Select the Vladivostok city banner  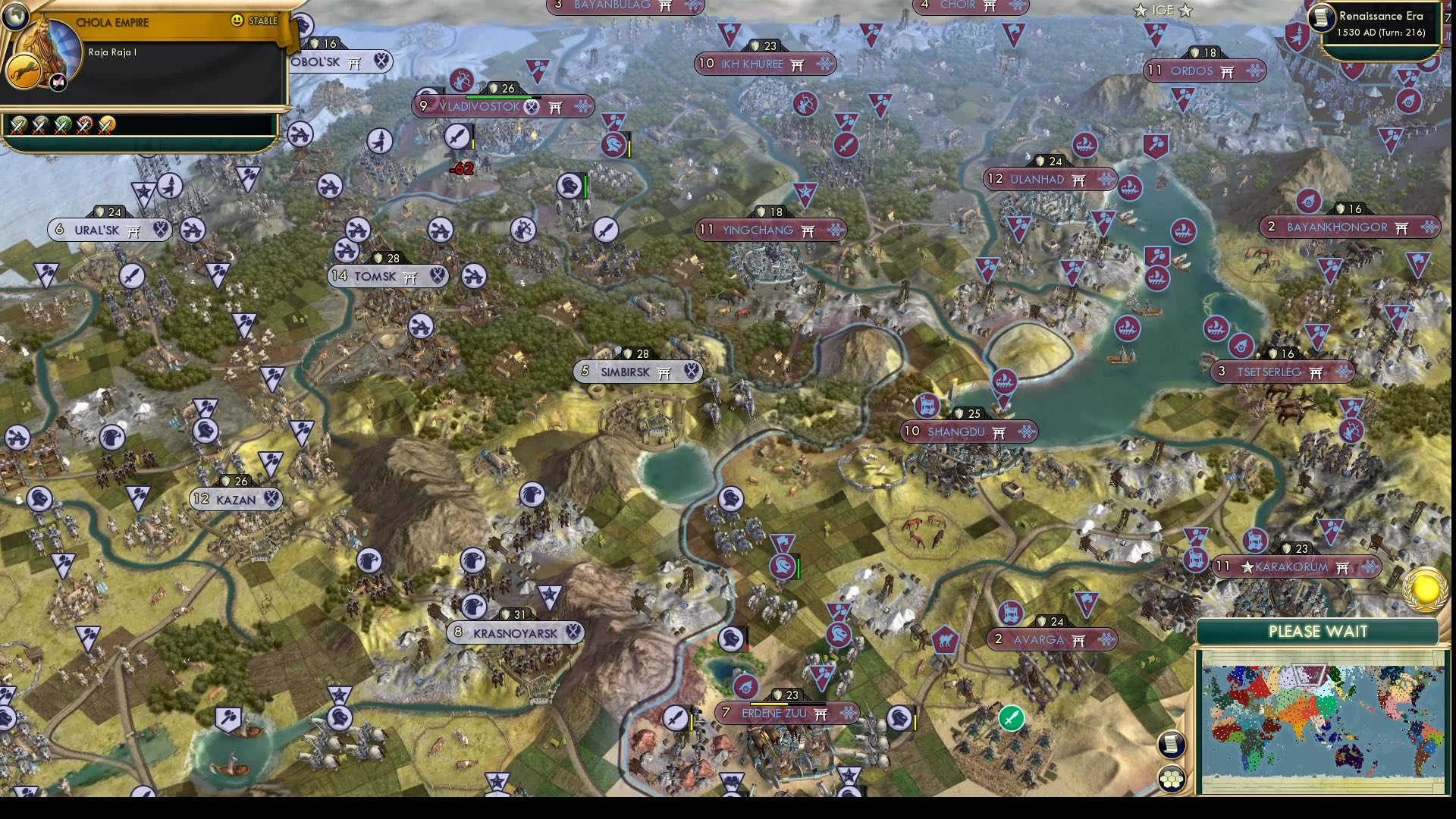[478, 107]
